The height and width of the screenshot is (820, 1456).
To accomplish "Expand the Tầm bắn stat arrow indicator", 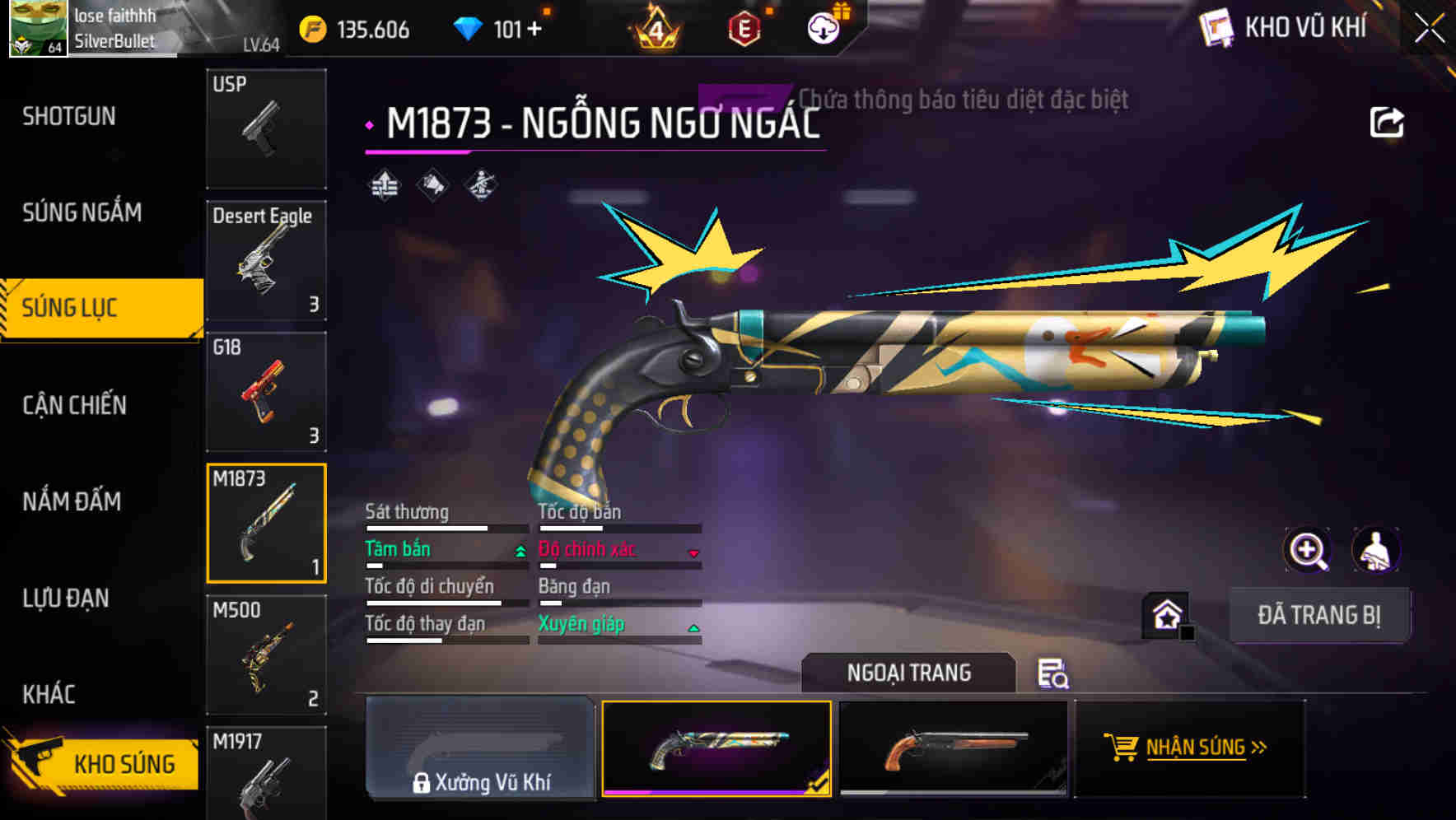I will (x=520, y=552).
